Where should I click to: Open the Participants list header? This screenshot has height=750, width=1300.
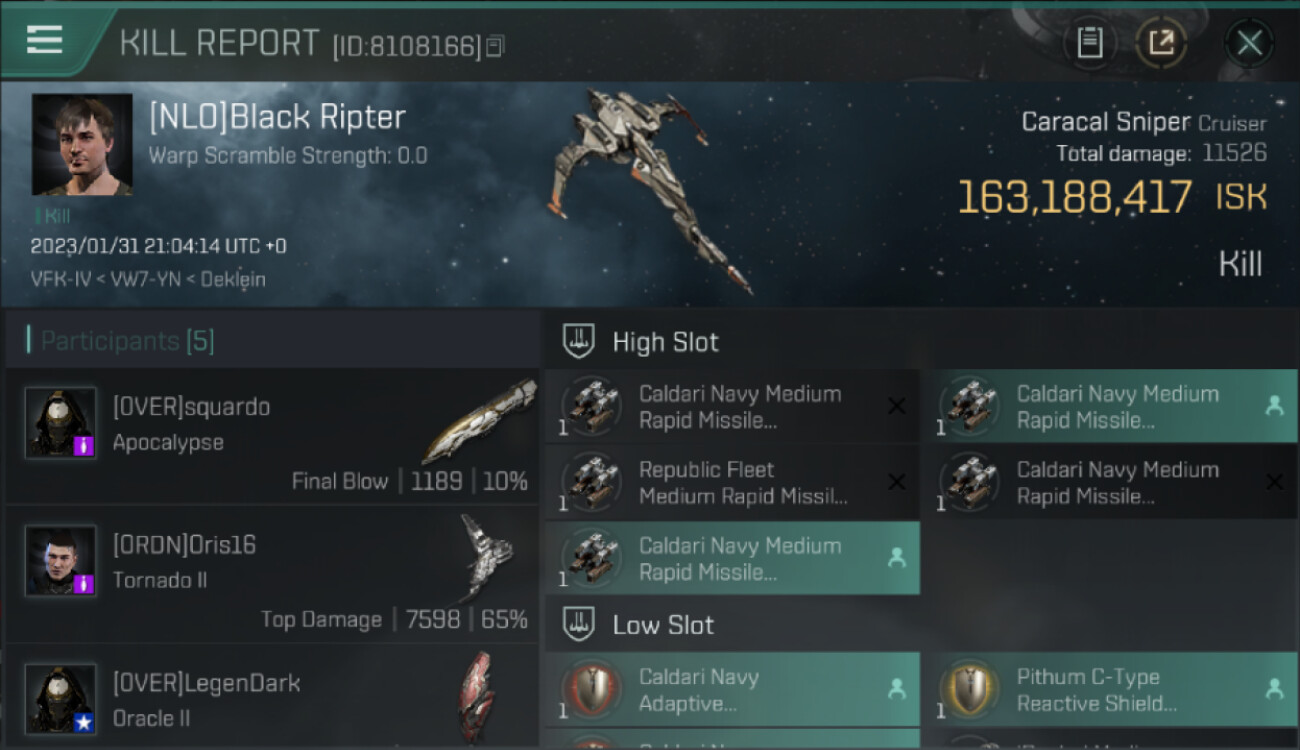(127, 341)
